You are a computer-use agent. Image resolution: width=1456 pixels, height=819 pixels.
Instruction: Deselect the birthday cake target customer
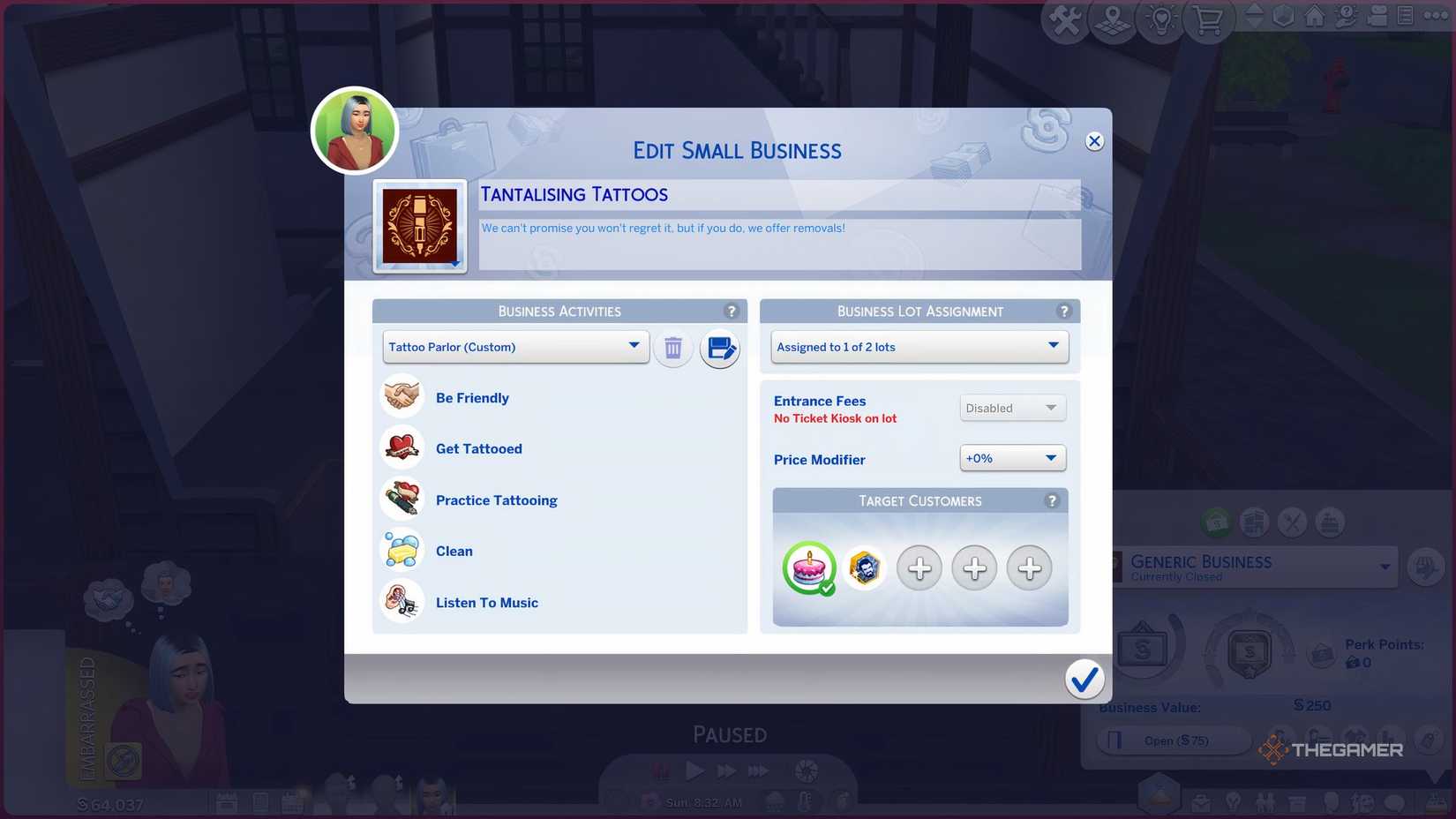[x=808, y=569]
